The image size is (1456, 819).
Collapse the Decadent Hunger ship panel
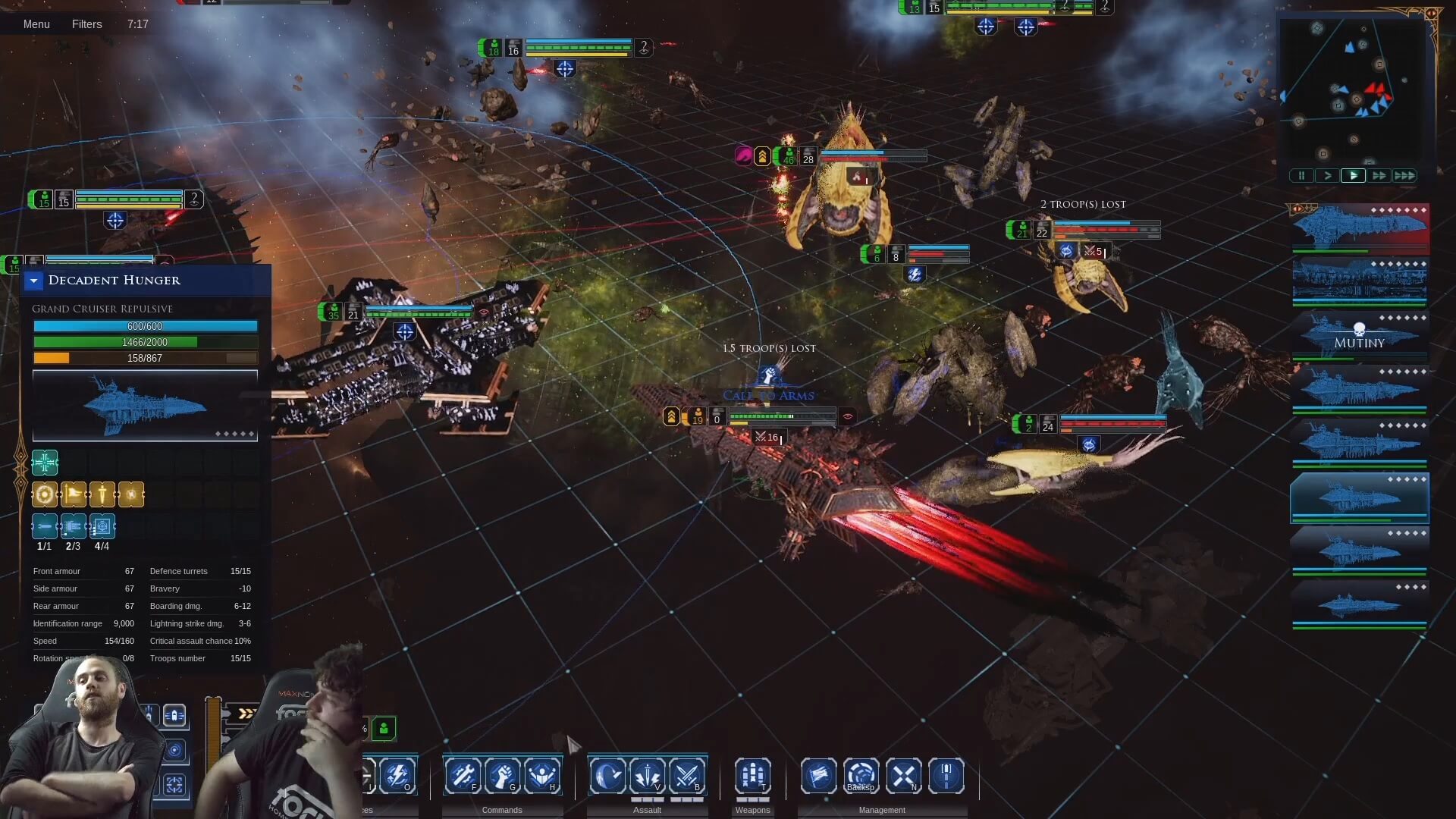click(x=33, y=281)
